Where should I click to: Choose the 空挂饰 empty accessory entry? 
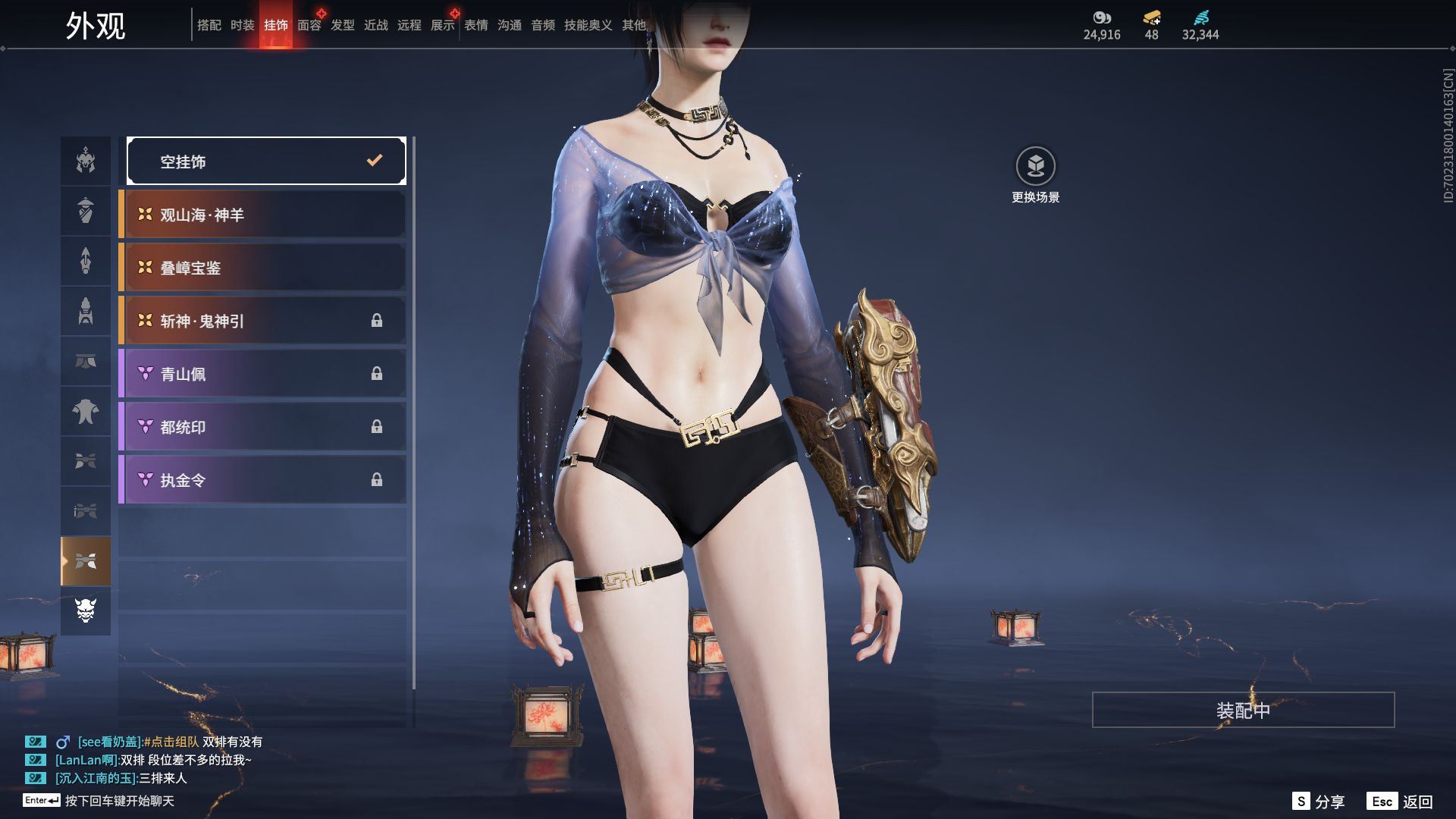pyautogui.click(x=265, y=161)
